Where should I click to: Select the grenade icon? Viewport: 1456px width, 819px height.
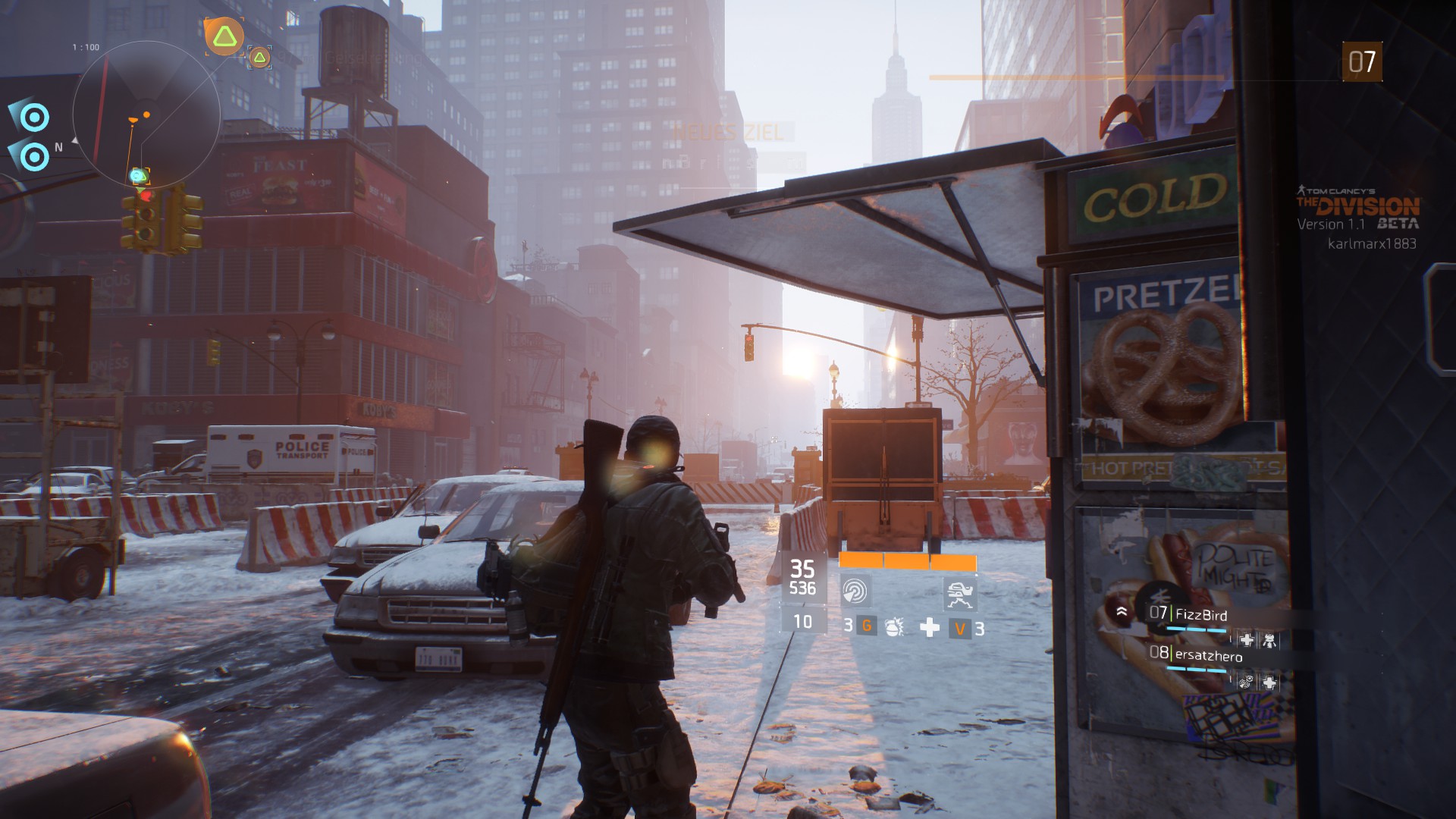tap(895, 627)
